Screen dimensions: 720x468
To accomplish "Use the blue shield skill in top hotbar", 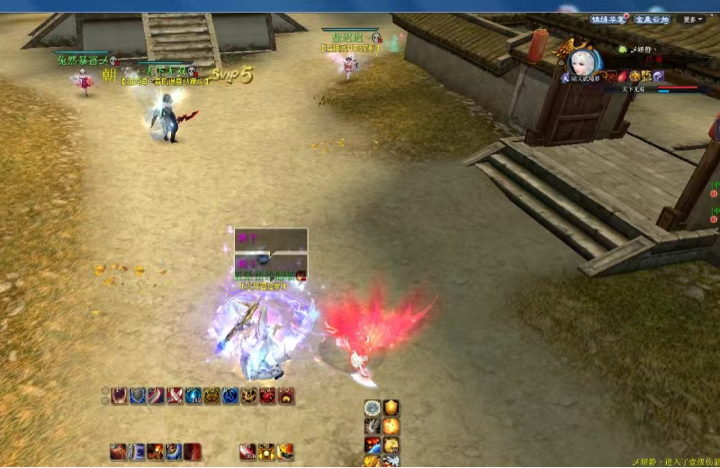I will point(138,396).
